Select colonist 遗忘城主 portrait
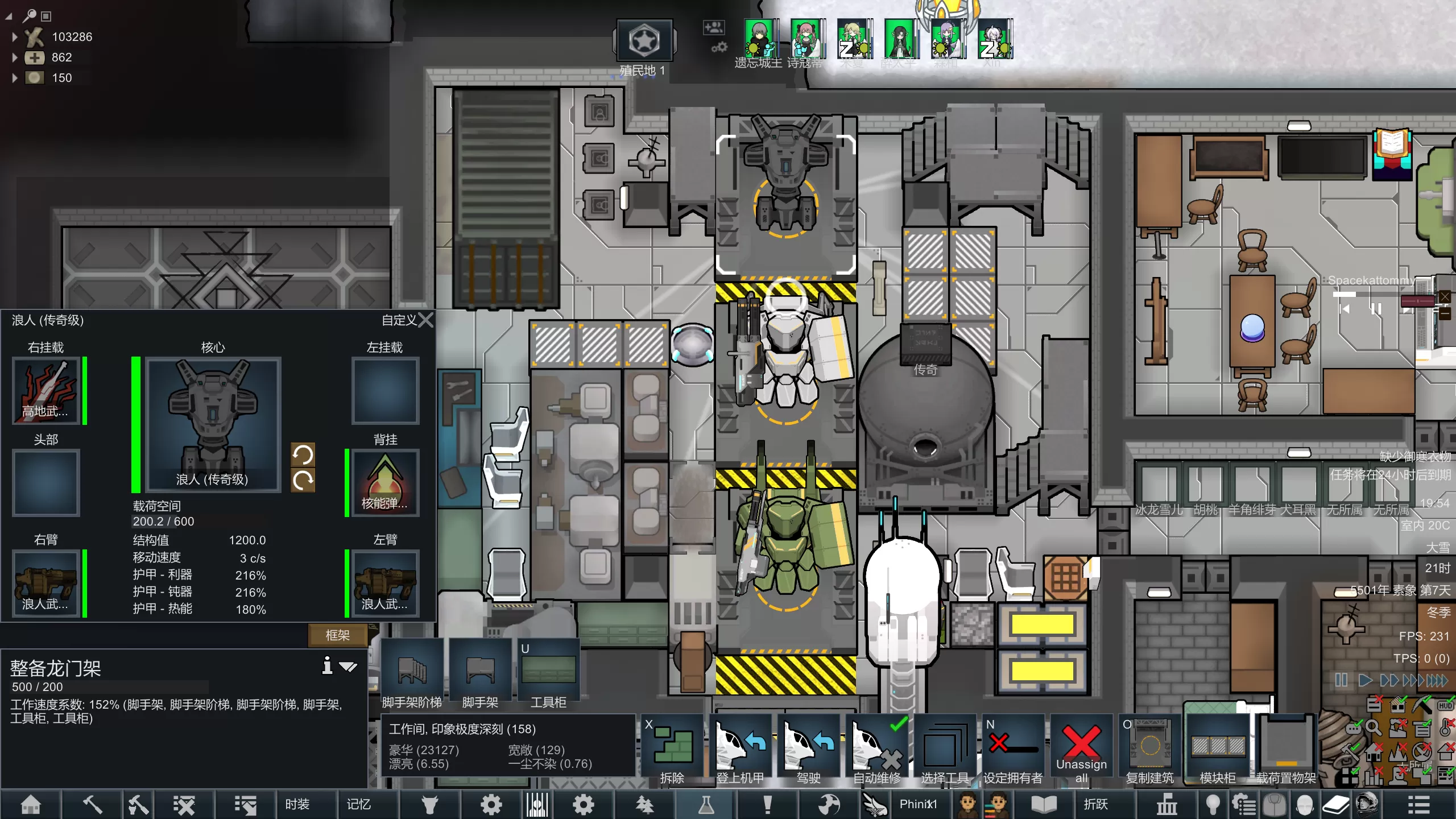 (759, 40)
